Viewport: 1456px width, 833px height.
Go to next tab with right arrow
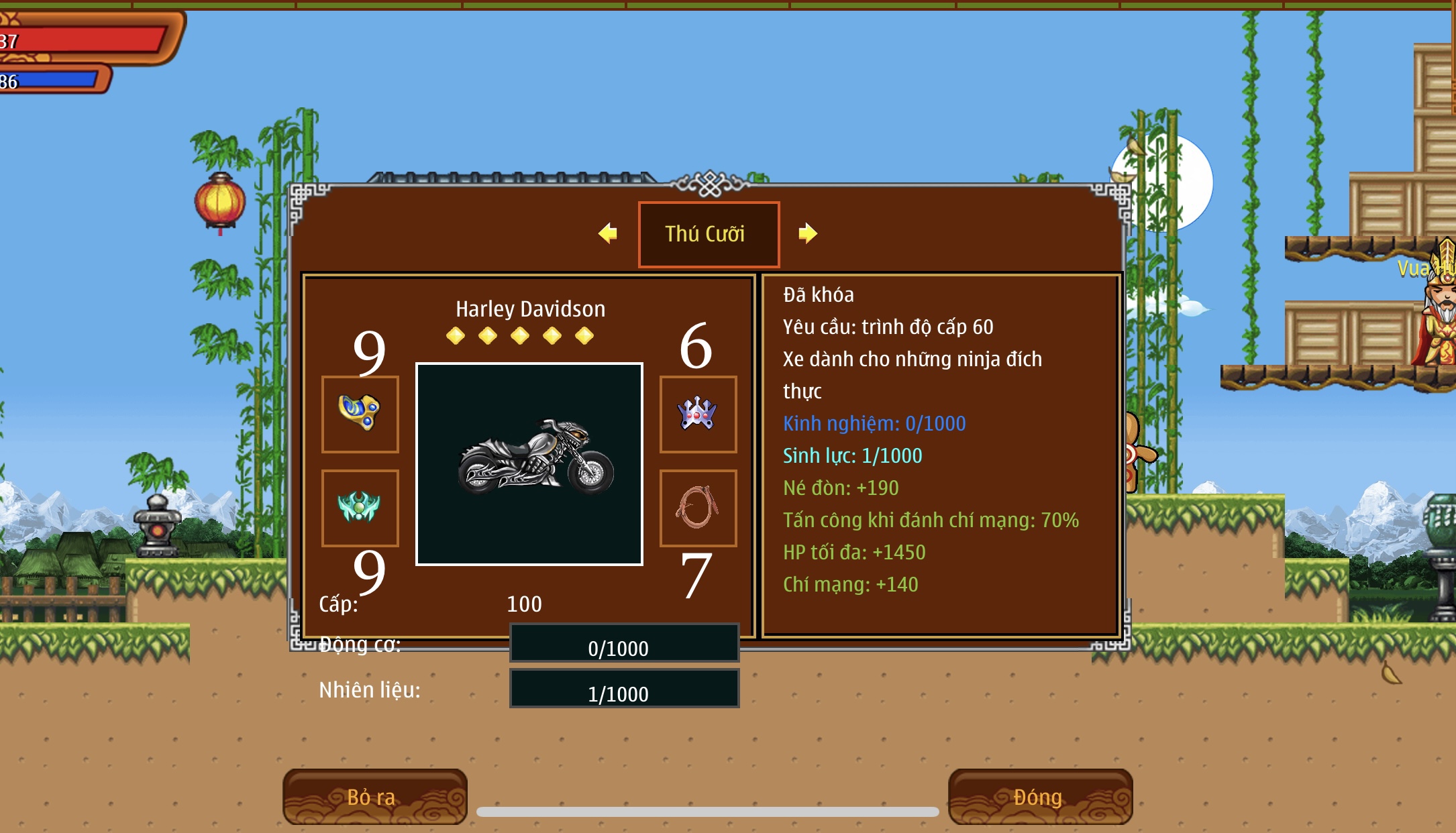pyautogui.click(x=808, y=233)
